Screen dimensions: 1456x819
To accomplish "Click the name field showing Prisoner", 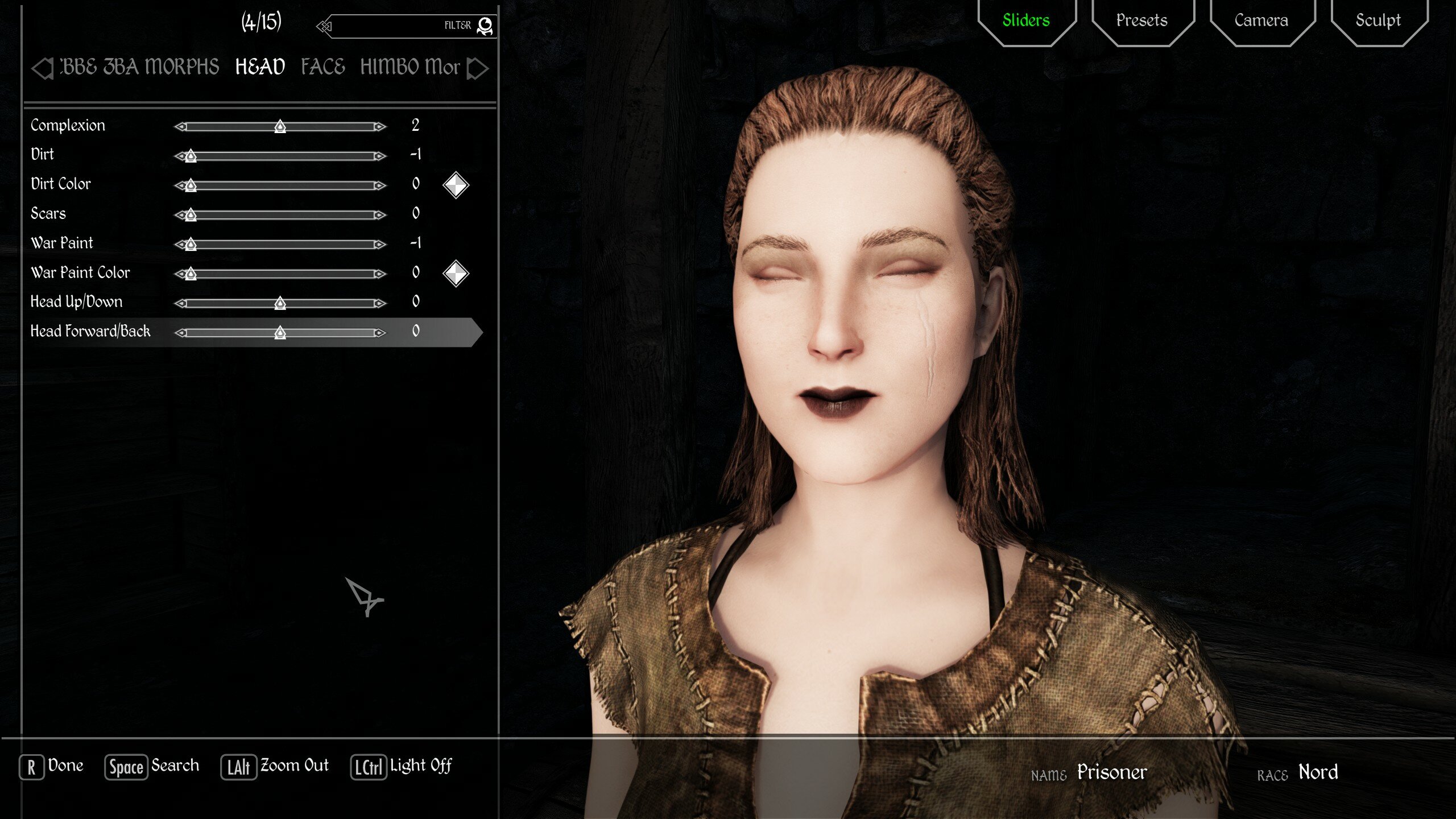I will tap(1111, 772).
